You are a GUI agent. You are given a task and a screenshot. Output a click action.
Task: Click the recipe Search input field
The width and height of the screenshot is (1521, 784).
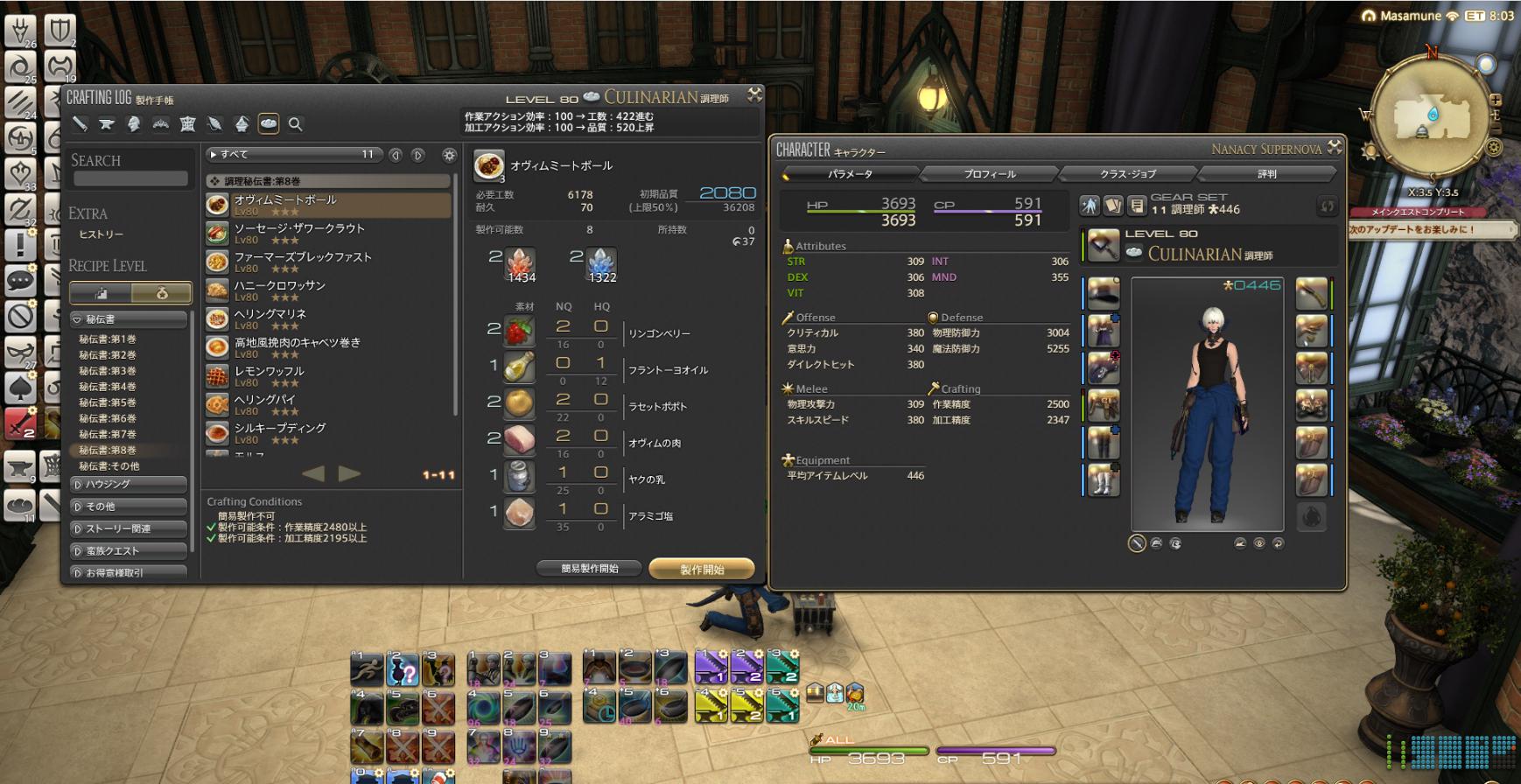coord(130,178)
